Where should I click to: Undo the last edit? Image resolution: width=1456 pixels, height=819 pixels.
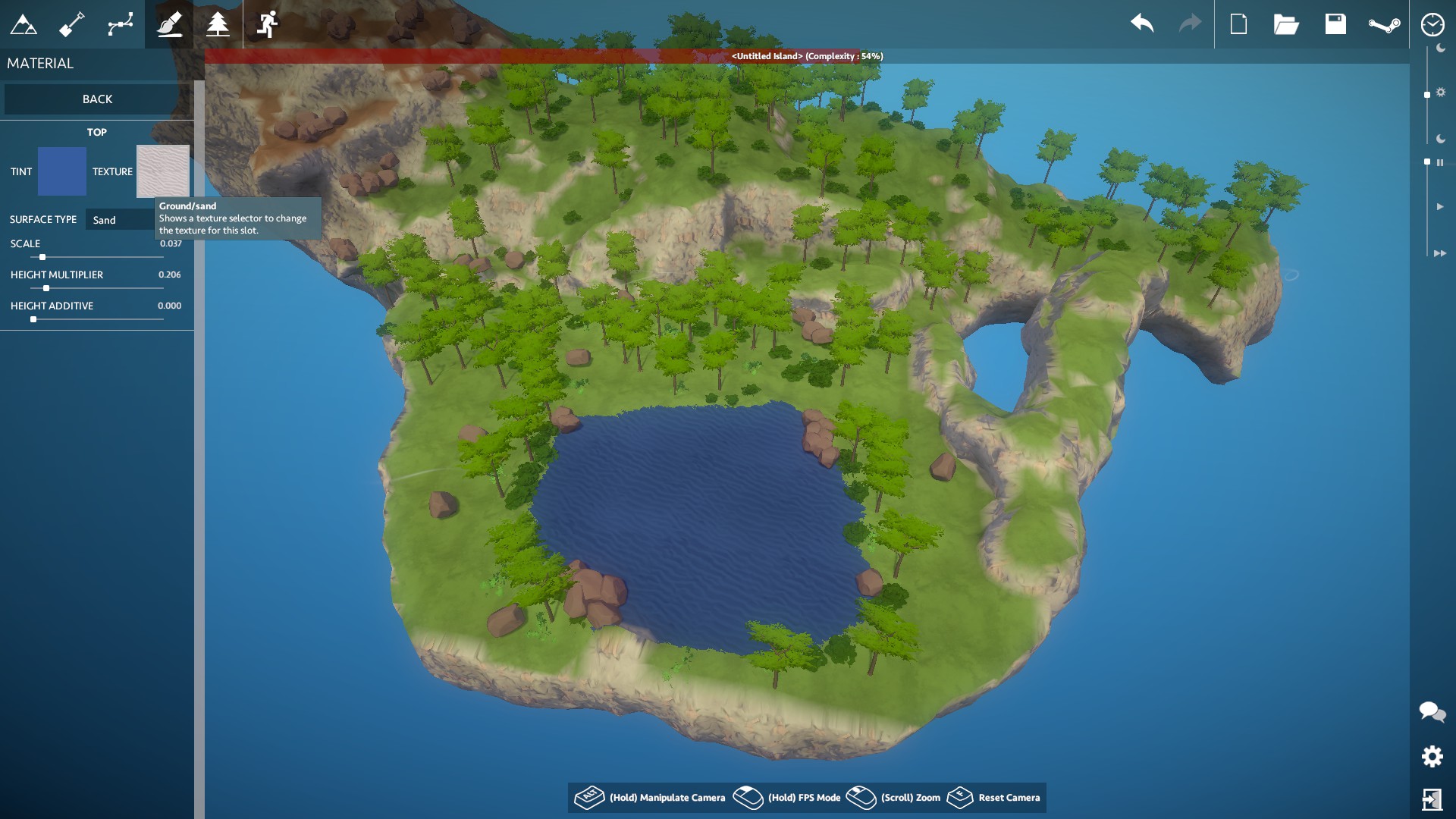pos(1141,24)
